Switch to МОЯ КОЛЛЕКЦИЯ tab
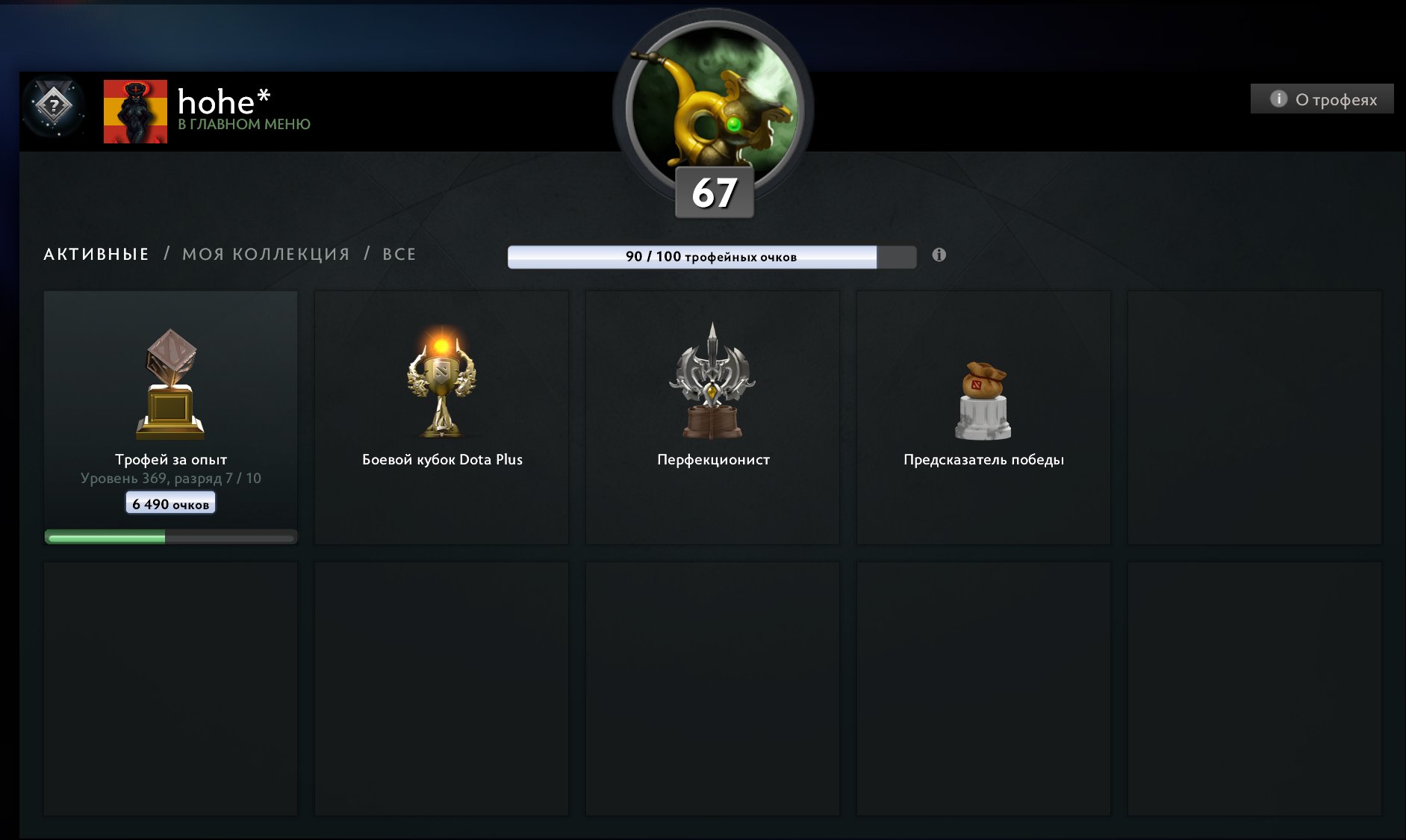Image resolution: width=1406 pixels, height=840 pixels. pos(267,253)
